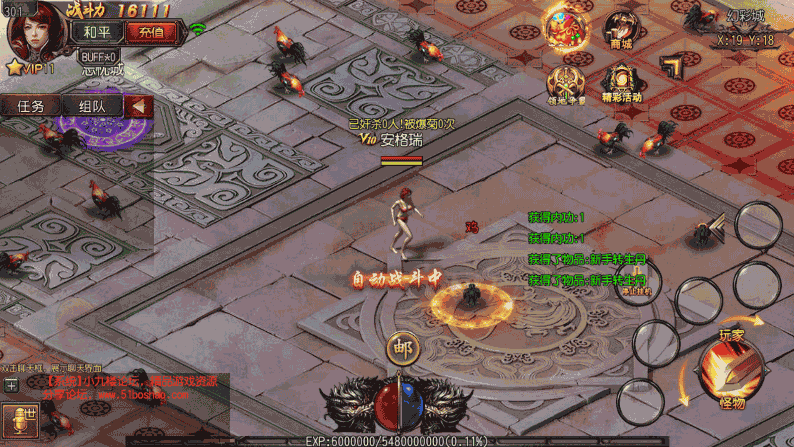This screenshot has width=794, height=447.
Task: Toggle the 和平 peace mode button
Action: tap(97, 32)
